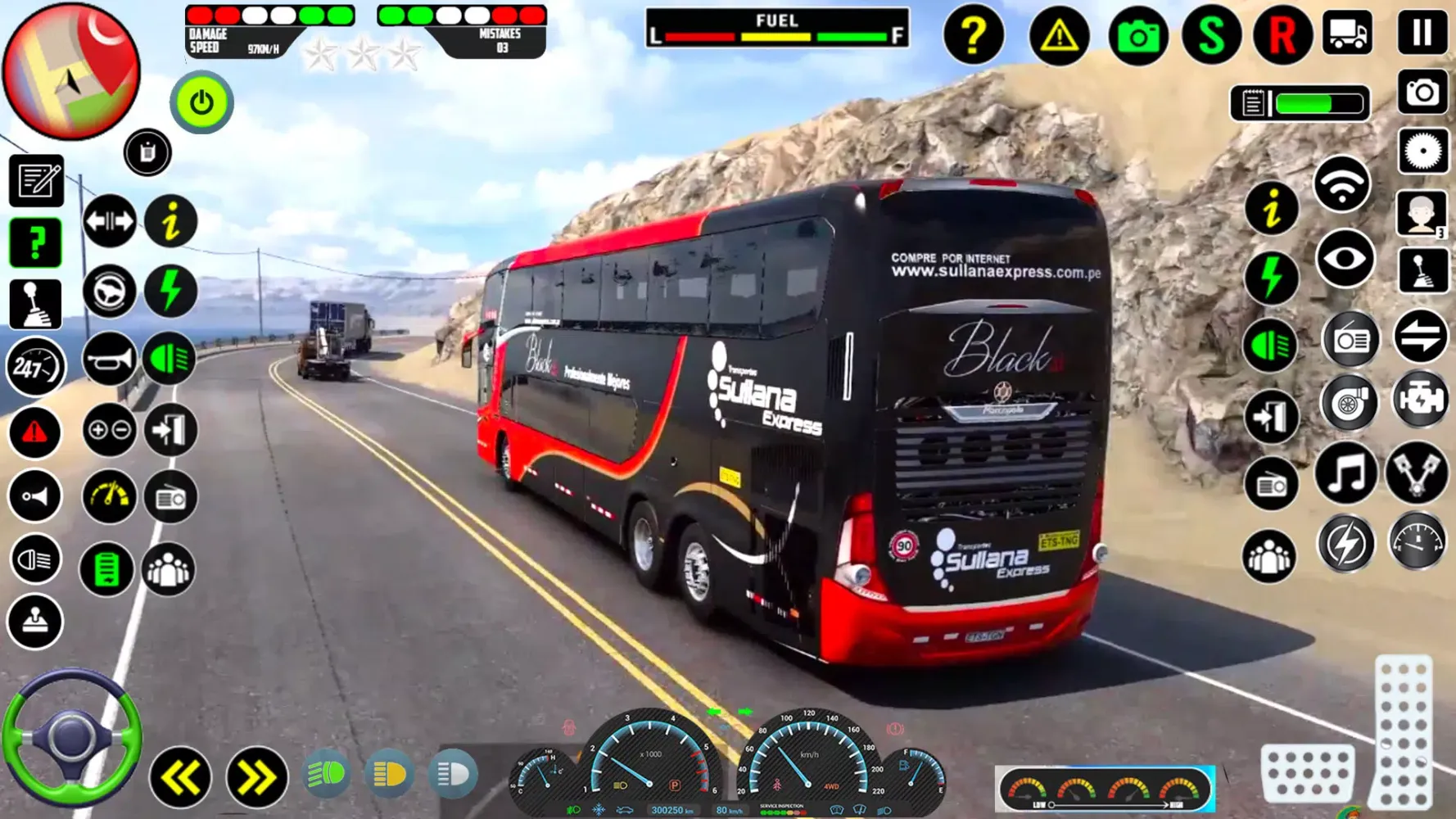The image size is (1456, 819).
Task: Open the notepad pencil icon
Action: 36,180
